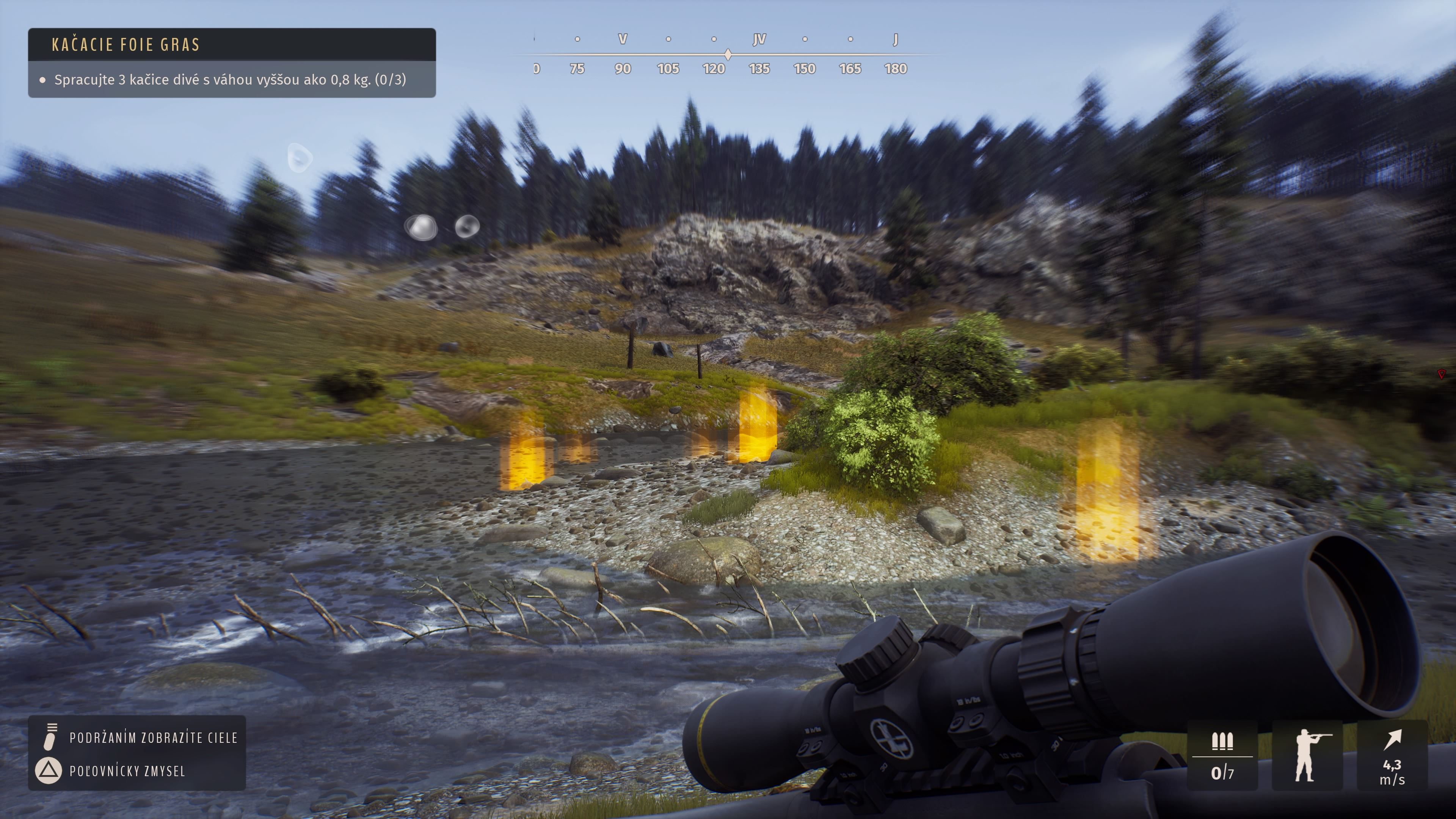The width and height of the screenshot is (1456, 819).
Task: Click the wind direction arrow indicator
Action: click(1393, 739)
